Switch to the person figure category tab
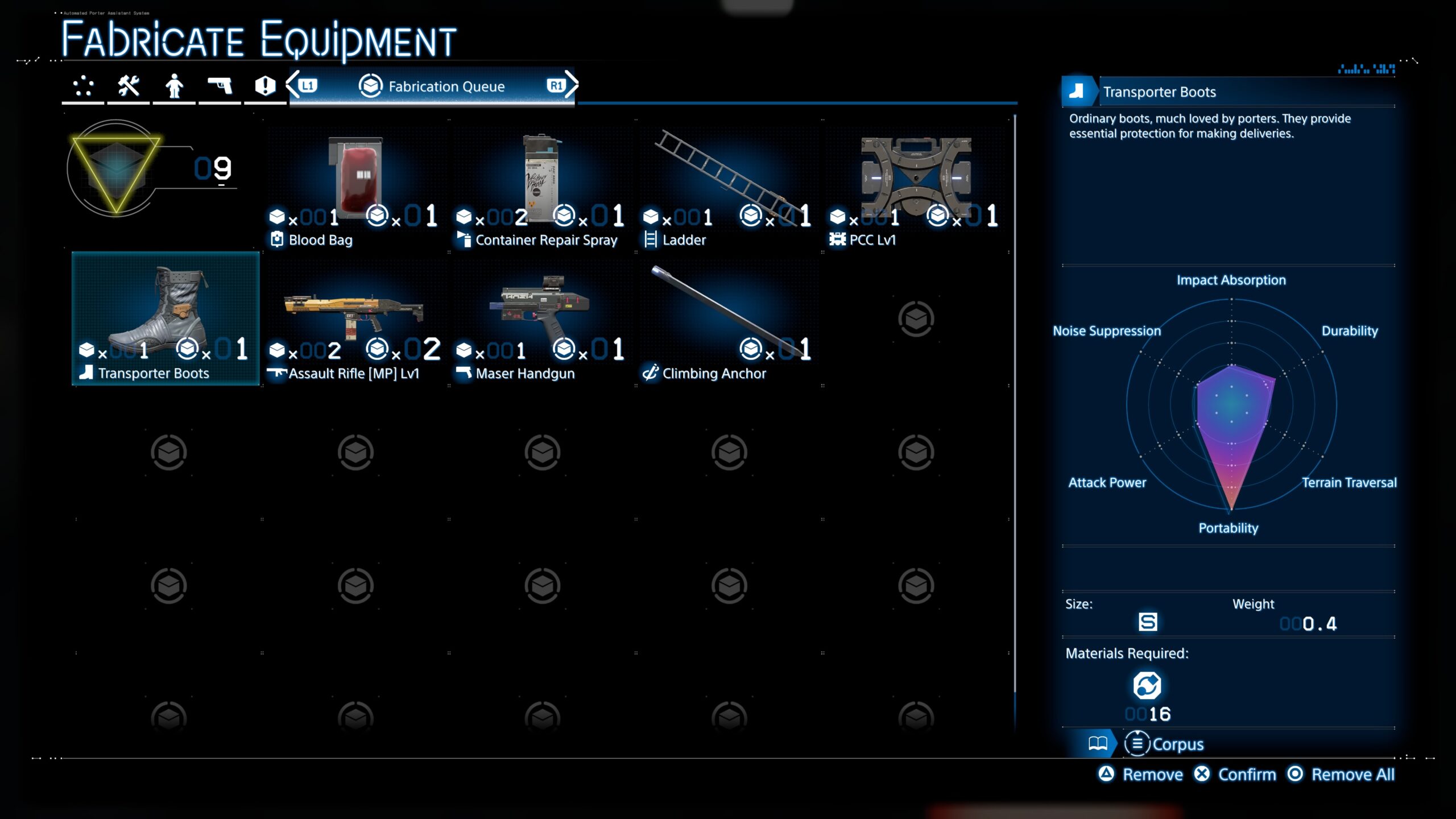 tap(174, 86)
